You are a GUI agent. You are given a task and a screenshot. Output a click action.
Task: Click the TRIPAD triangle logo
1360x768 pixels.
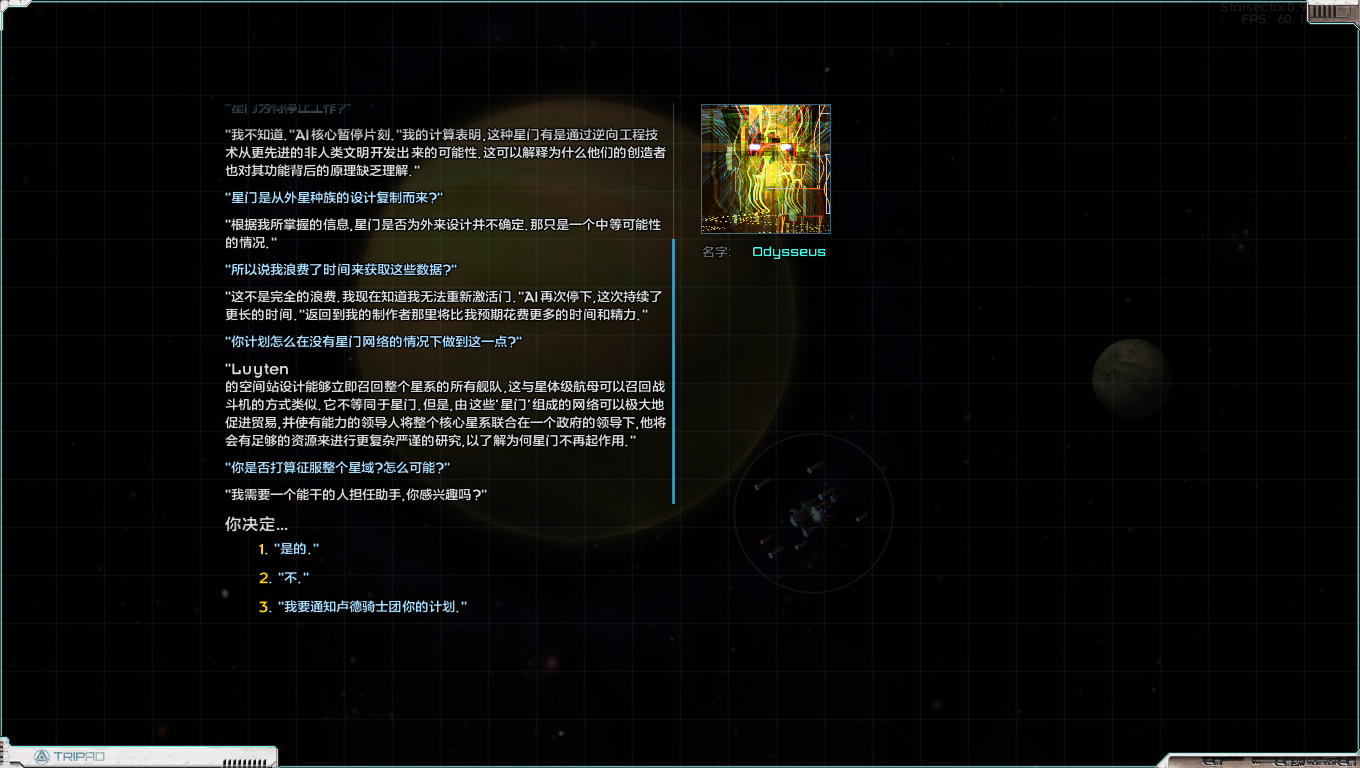41,757
